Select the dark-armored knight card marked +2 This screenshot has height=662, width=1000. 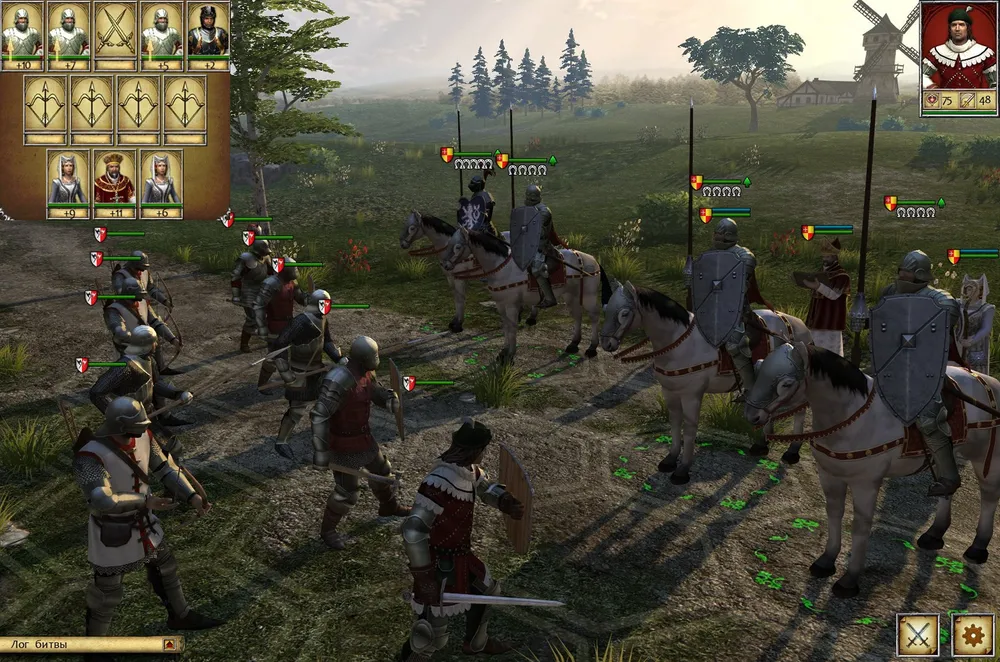207,33
